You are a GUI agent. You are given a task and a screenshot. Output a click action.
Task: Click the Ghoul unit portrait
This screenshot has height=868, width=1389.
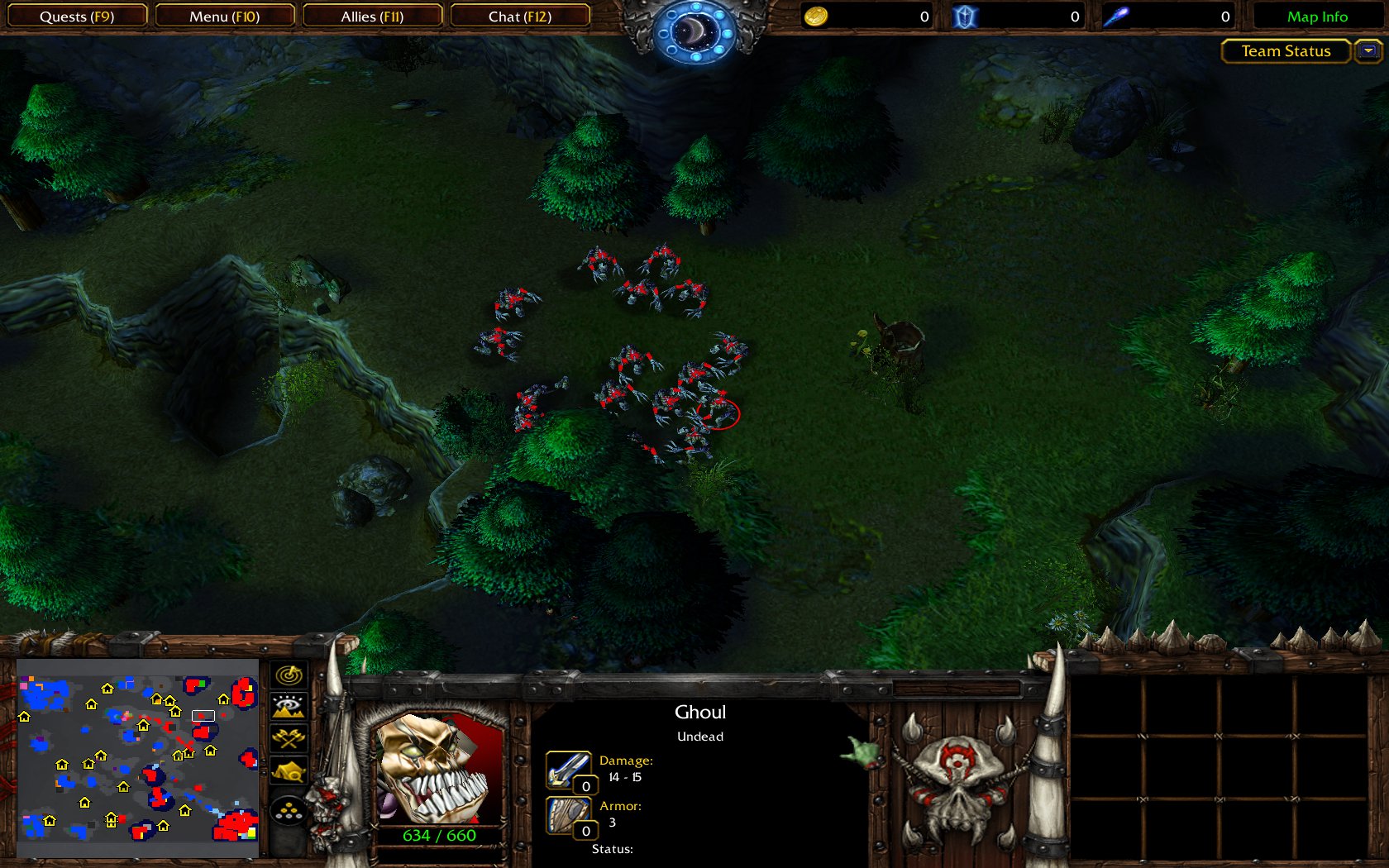click(x=438, y=769)
